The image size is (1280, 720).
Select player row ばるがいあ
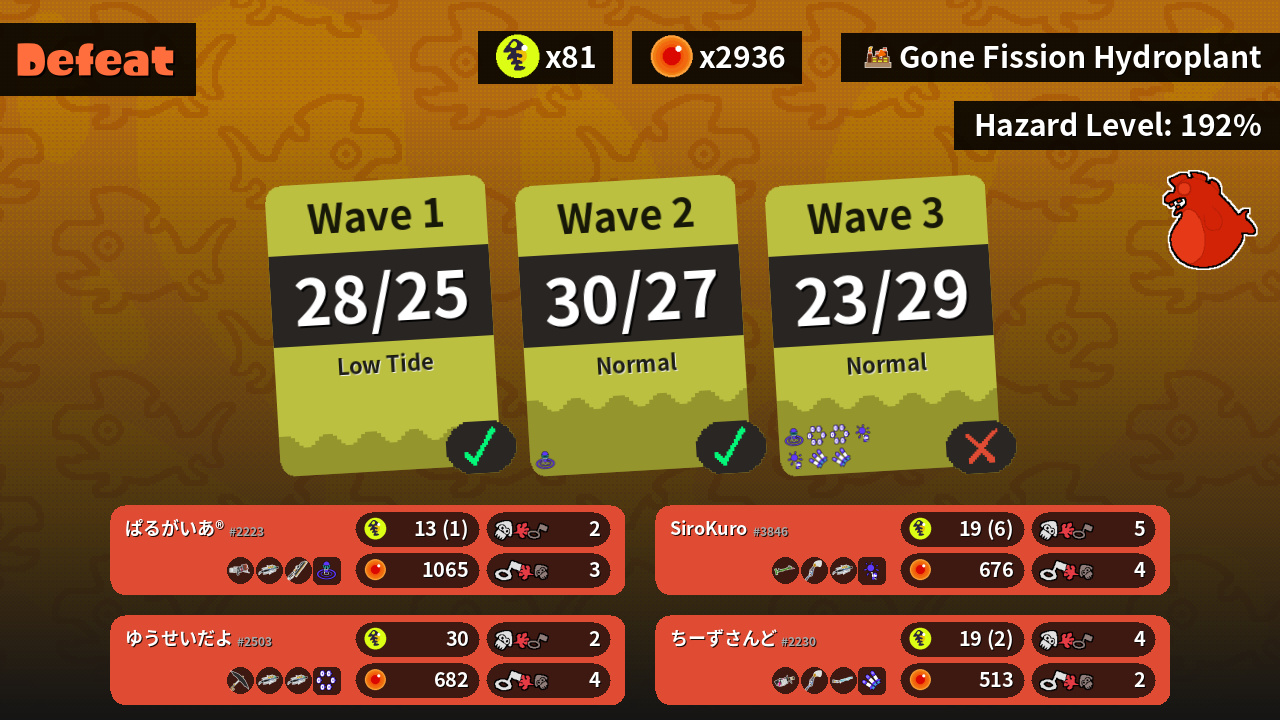click(367, 550)
